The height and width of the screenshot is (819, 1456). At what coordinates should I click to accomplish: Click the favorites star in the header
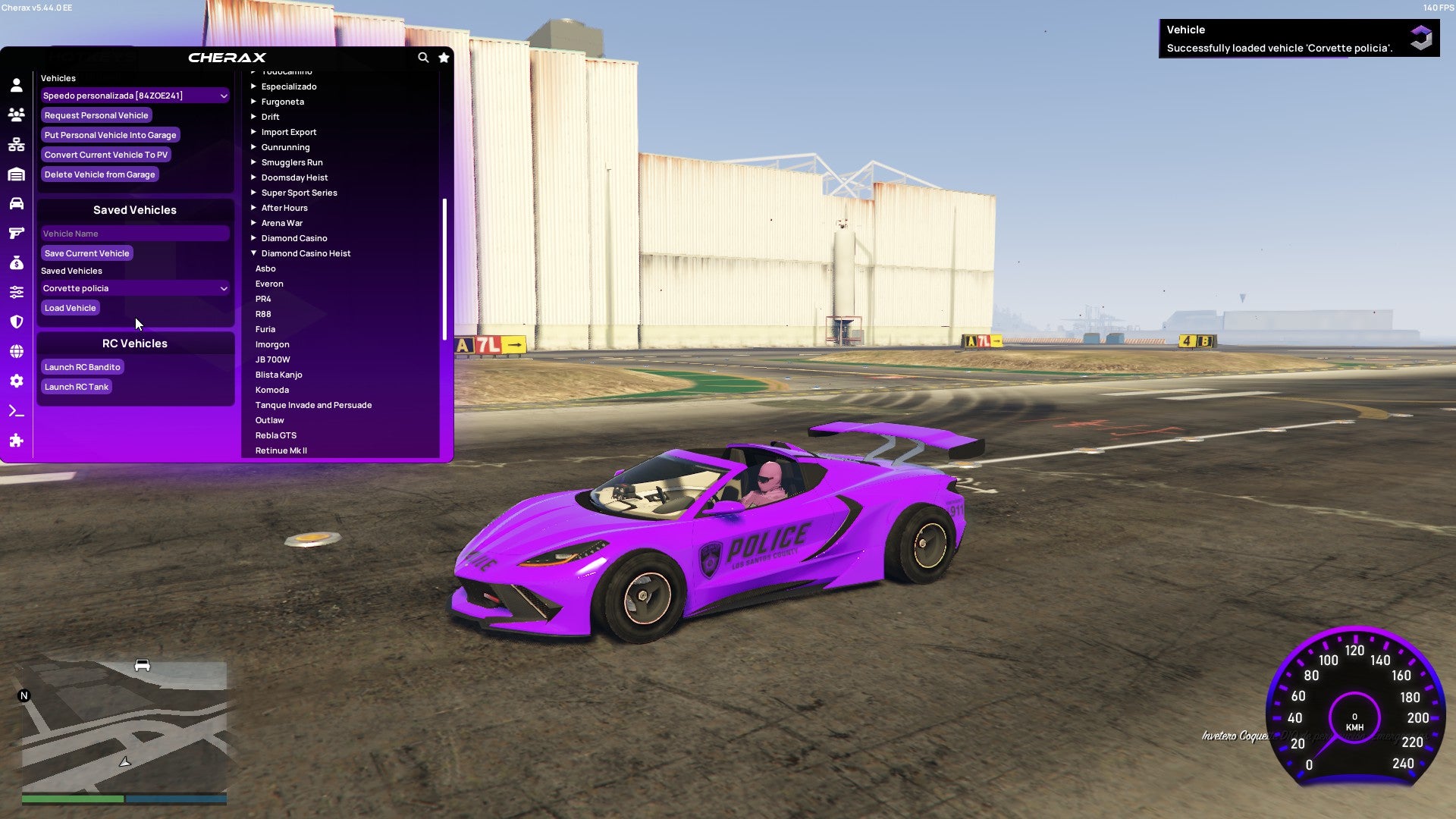click(x=444, y=58)
